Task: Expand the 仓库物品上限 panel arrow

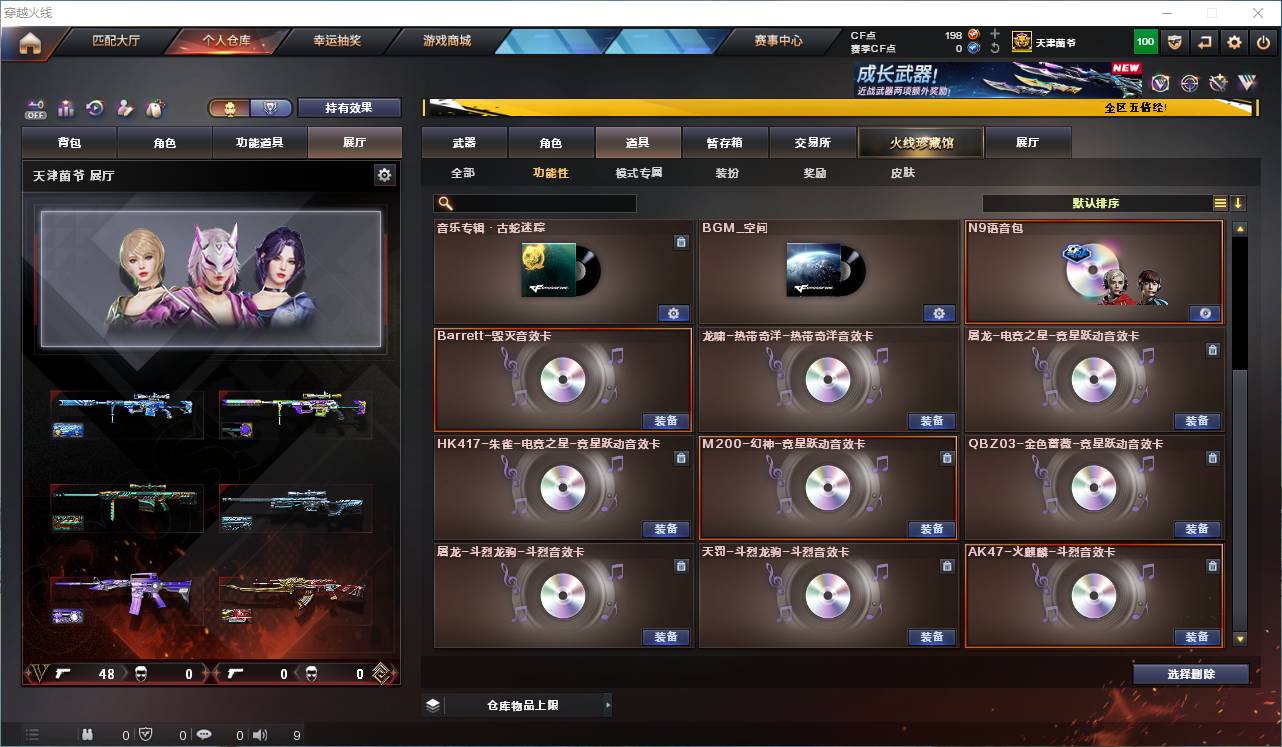Action: coord(608,704)
